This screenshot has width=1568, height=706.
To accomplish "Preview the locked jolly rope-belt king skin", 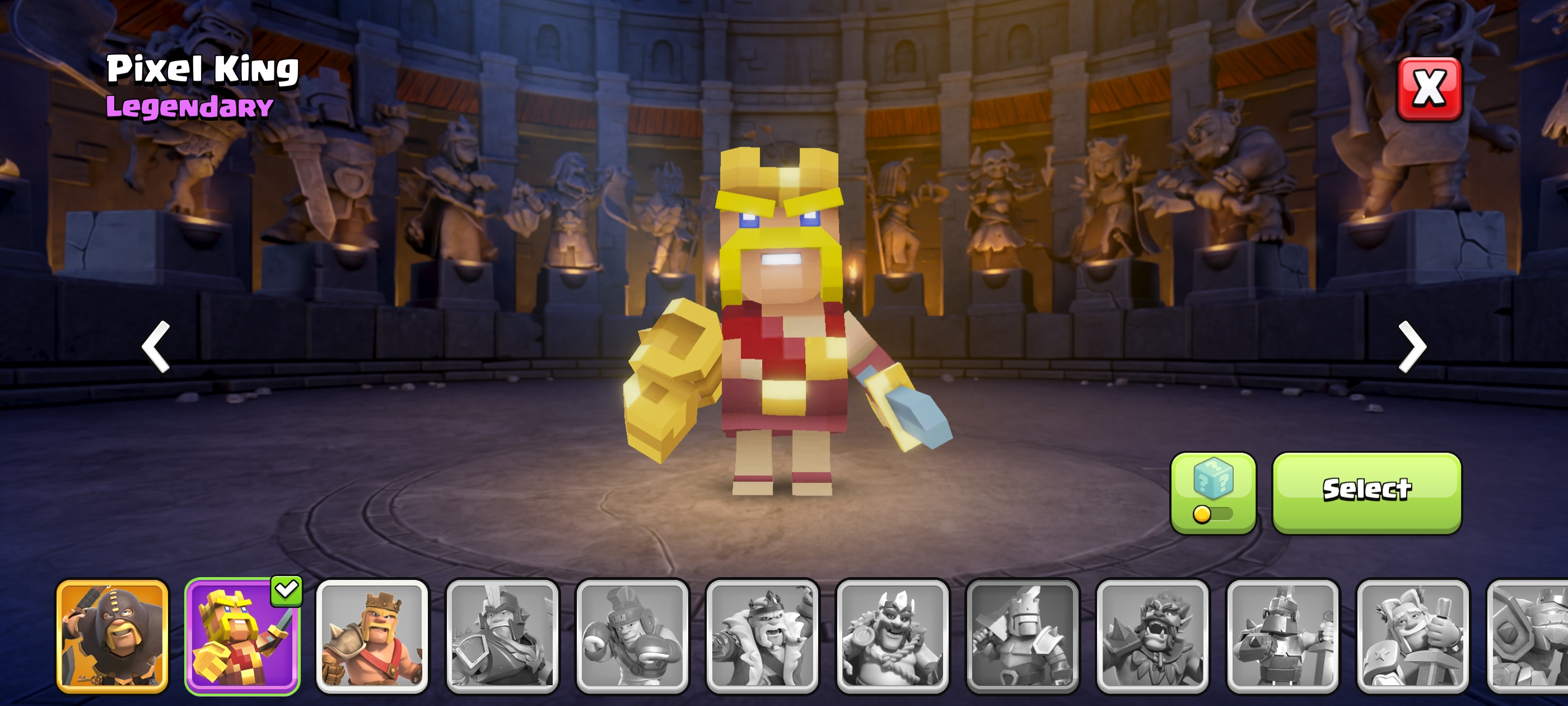I will point(892,635).
